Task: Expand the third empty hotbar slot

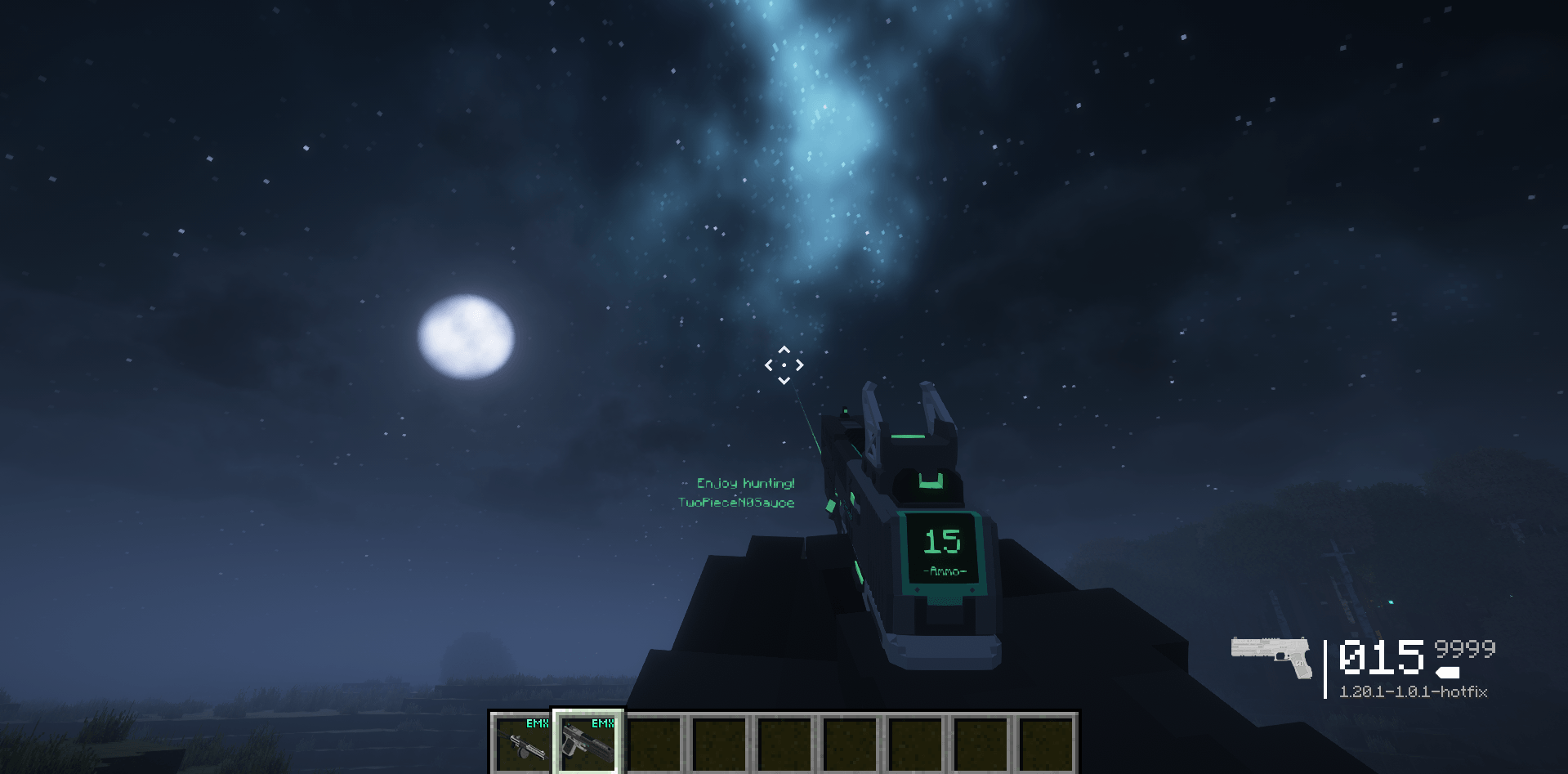Action: point(654,745)
